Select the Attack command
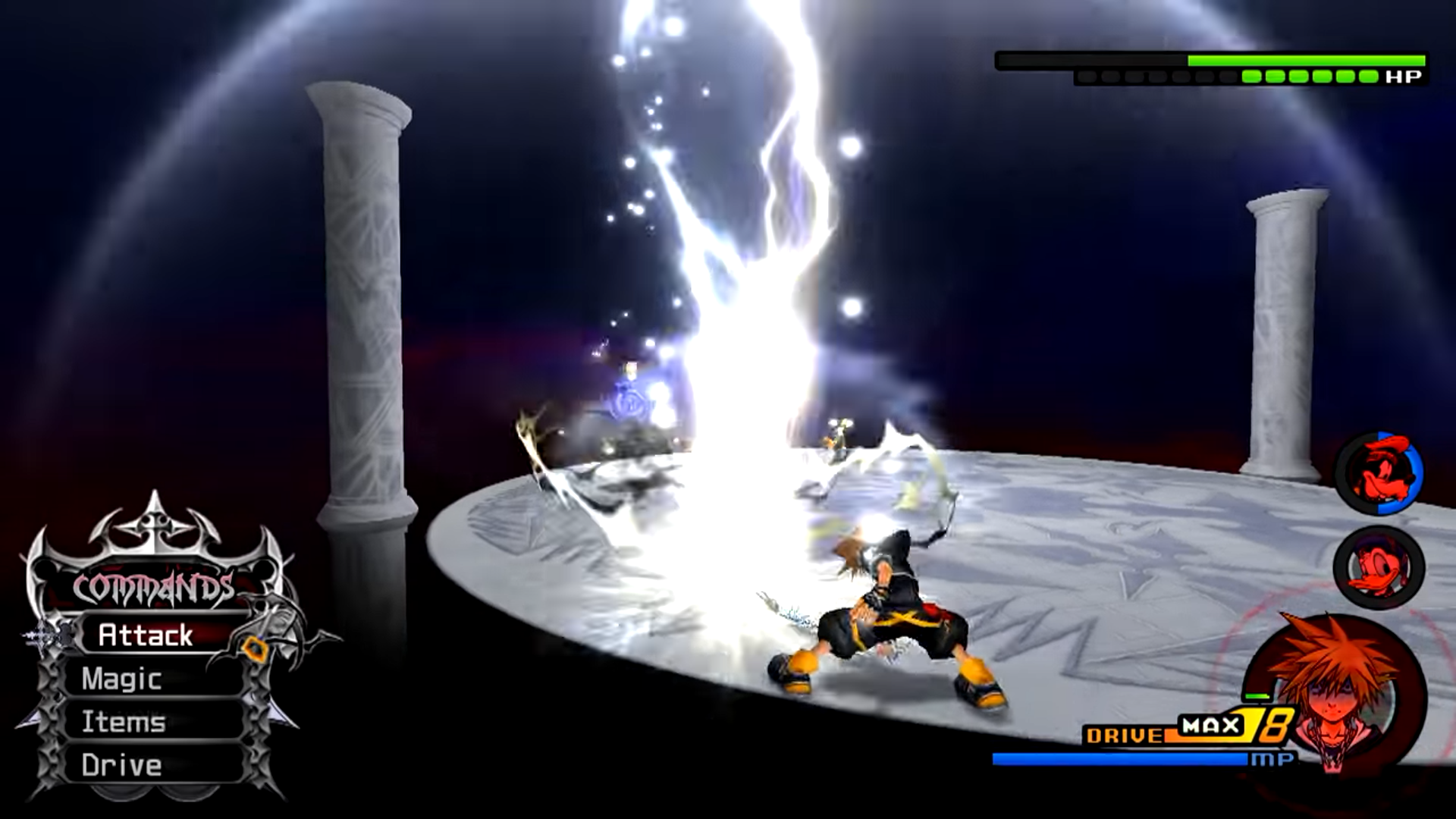Viewport: 1456px width, 819px height. pyautogui.click(x=146, y=635)
